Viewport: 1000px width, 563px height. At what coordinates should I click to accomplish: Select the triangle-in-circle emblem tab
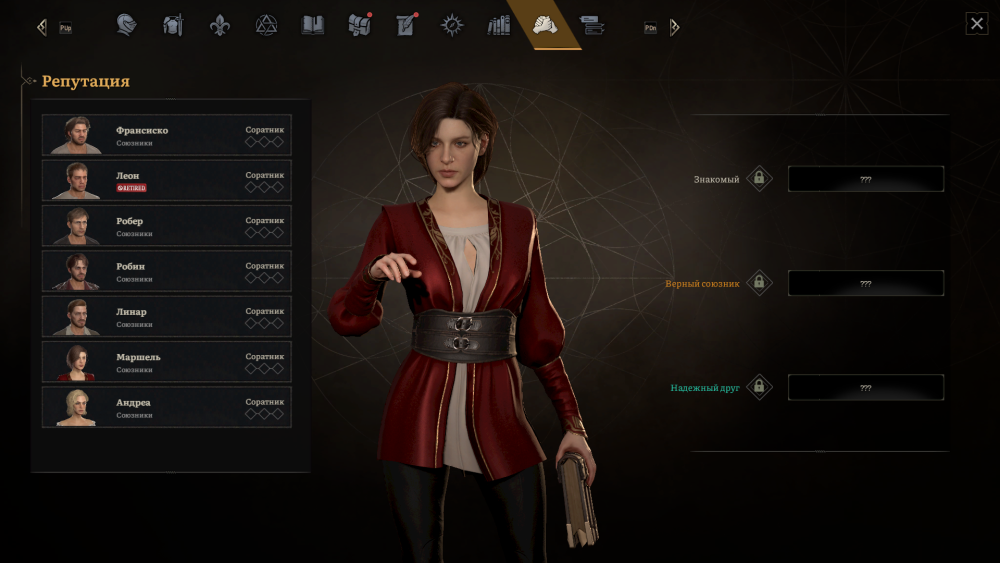click(x=266, y=25)
